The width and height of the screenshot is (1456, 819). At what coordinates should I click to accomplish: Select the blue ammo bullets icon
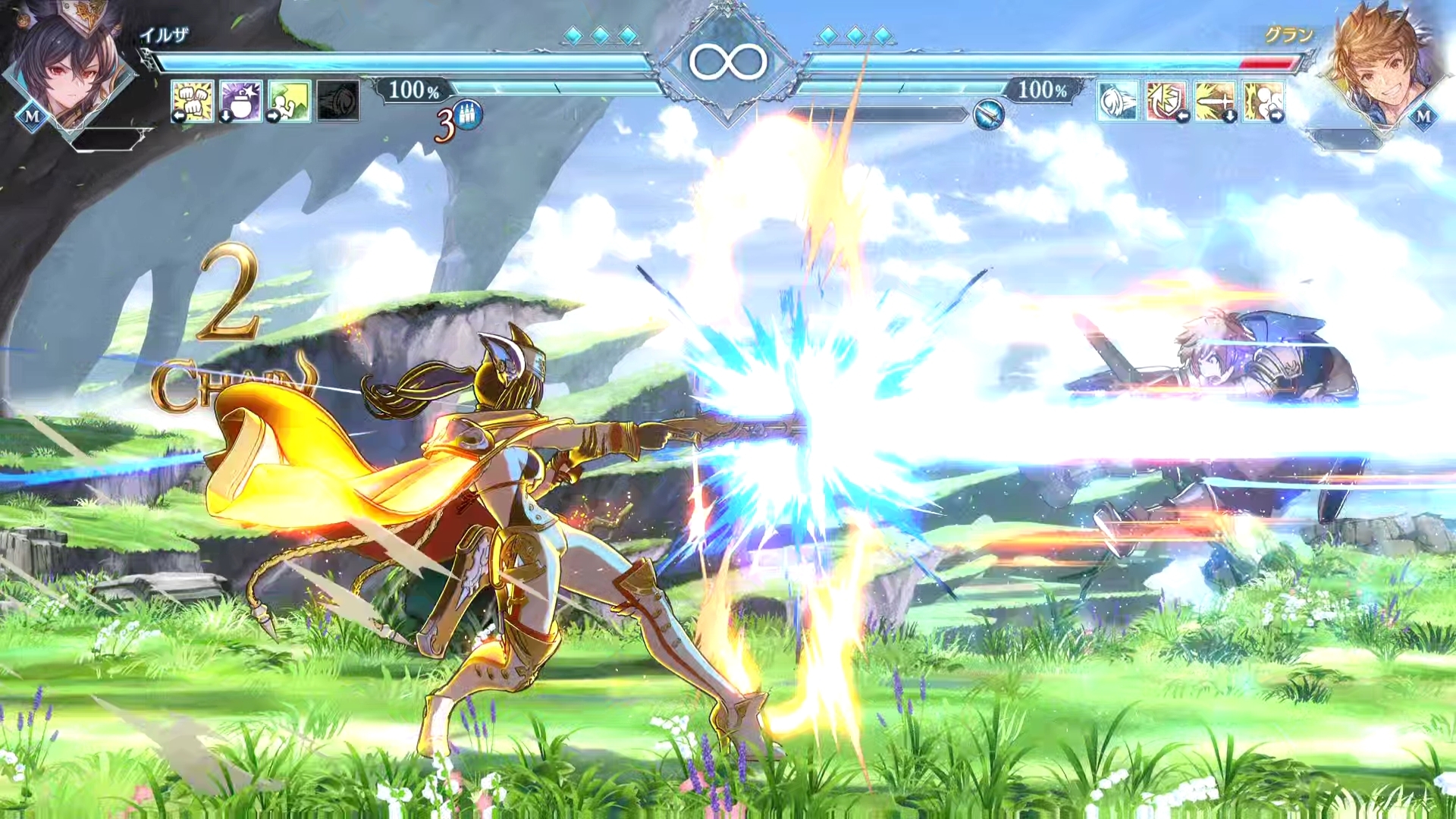click(x=468, y=116)
